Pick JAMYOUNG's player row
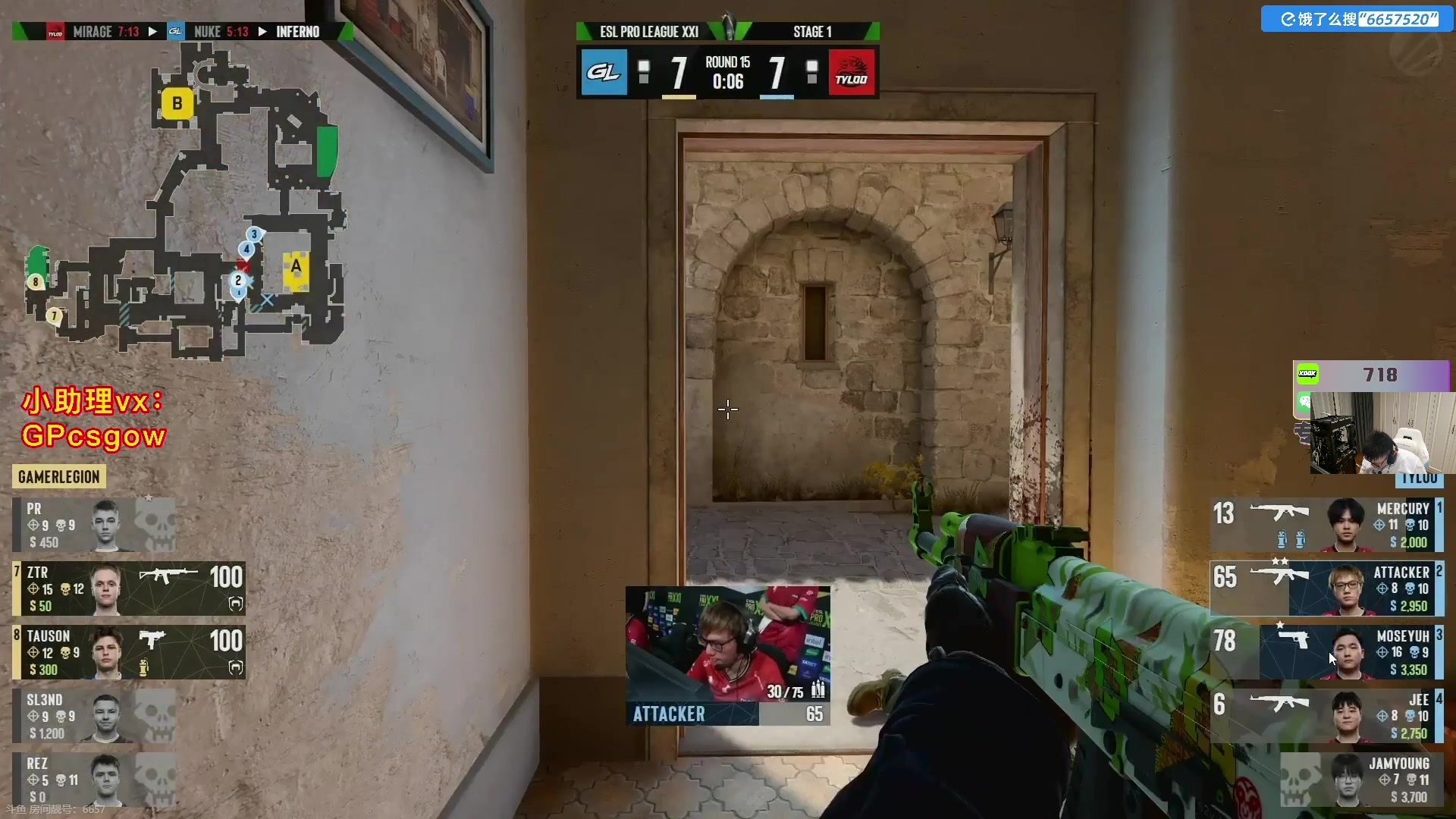The width and height of the screenshot is (1456, 819). (x=1361, y=780)
